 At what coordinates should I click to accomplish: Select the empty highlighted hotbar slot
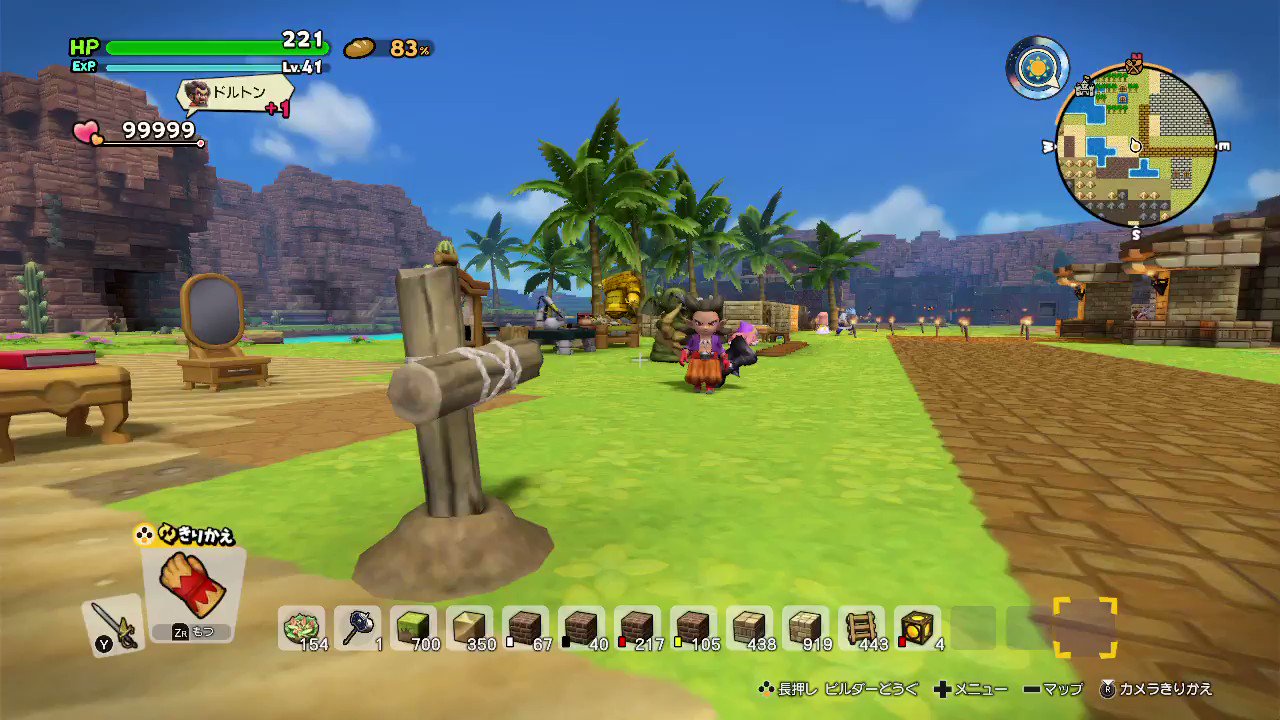(x=1086, y=628)
